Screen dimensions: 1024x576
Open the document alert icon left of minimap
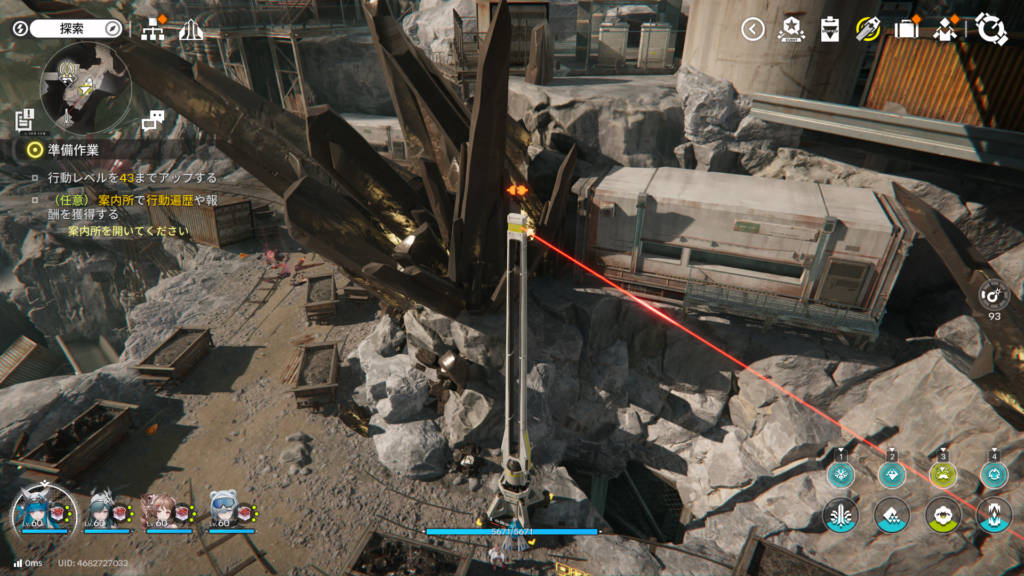coord(26,121)
